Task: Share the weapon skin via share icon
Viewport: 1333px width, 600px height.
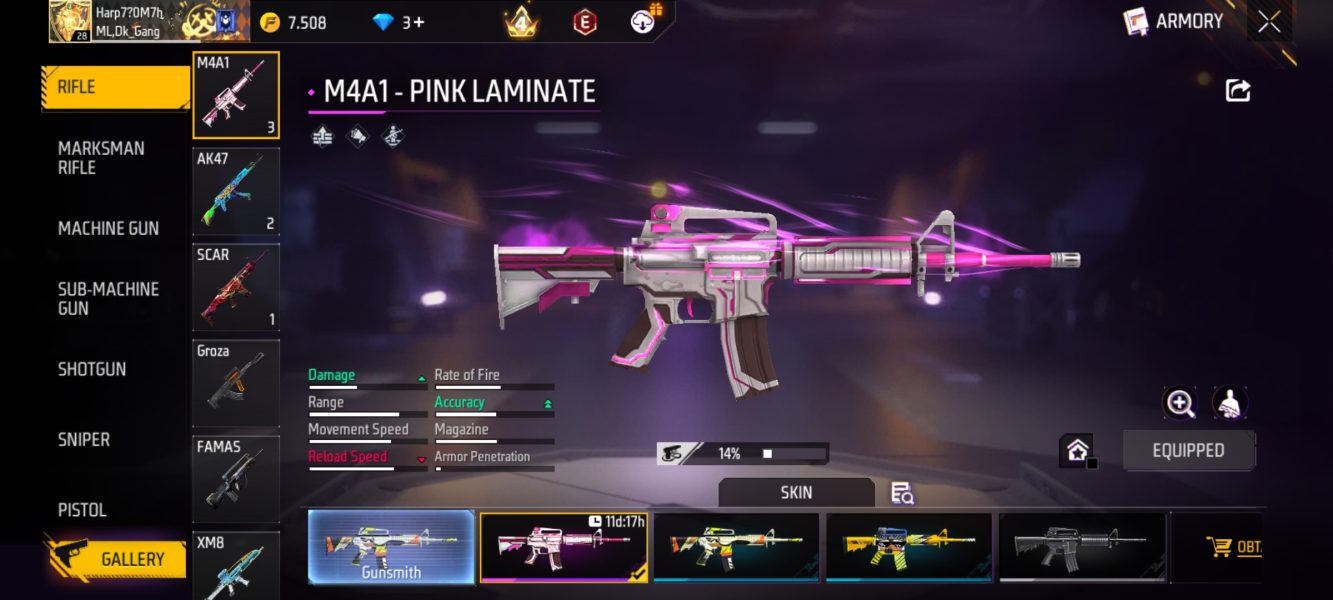Action: click(x=1238, y=91)
